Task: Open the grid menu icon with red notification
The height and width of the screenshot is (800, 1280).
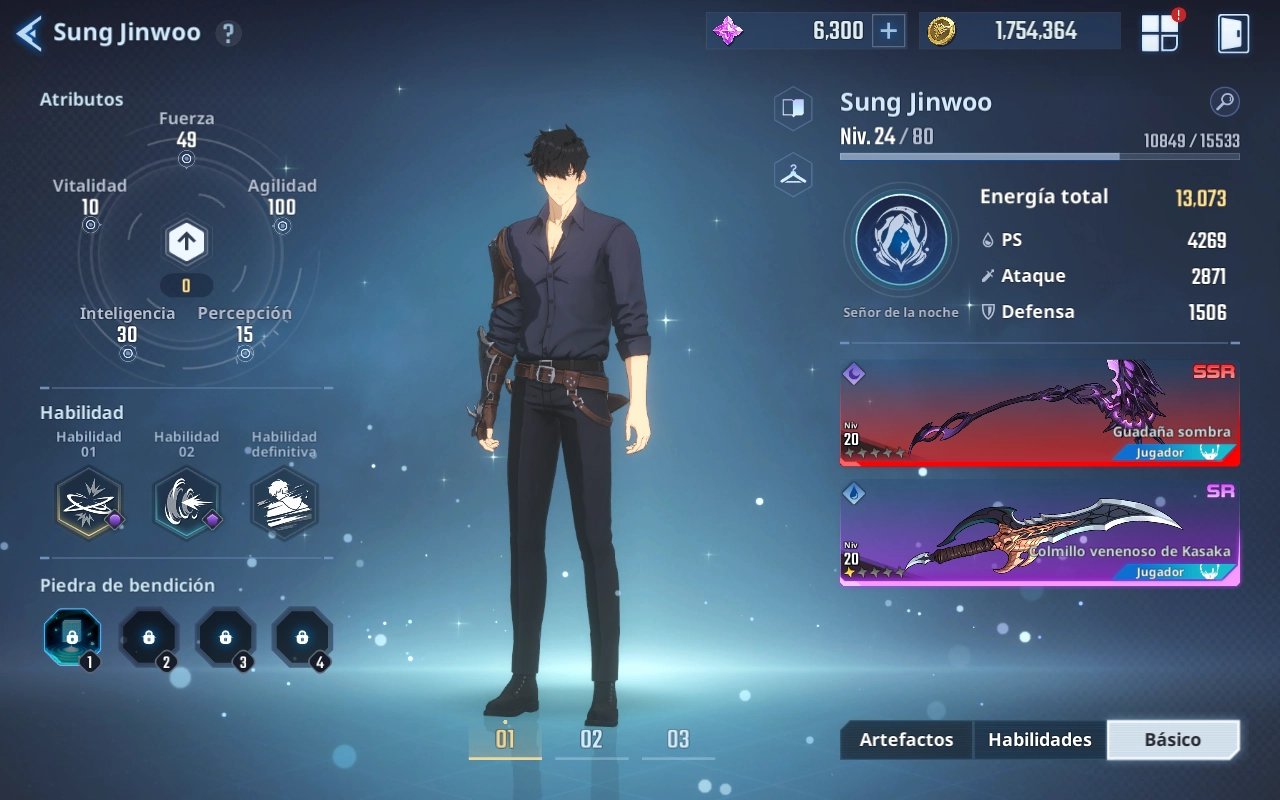Action: [1160, 33]
